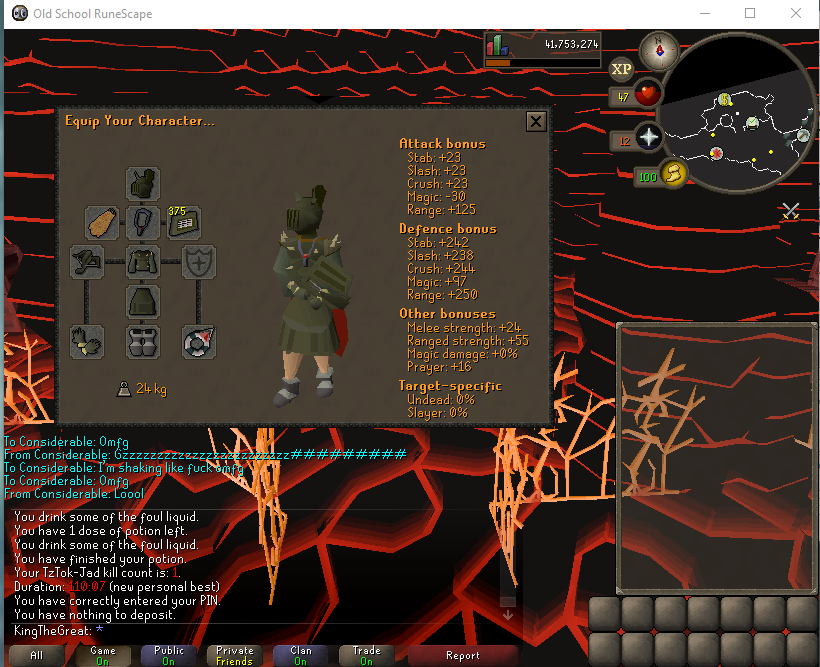Toggle the XP drops orb
Viewport: 820px width, 667px height.
click(x=621, y=68)
